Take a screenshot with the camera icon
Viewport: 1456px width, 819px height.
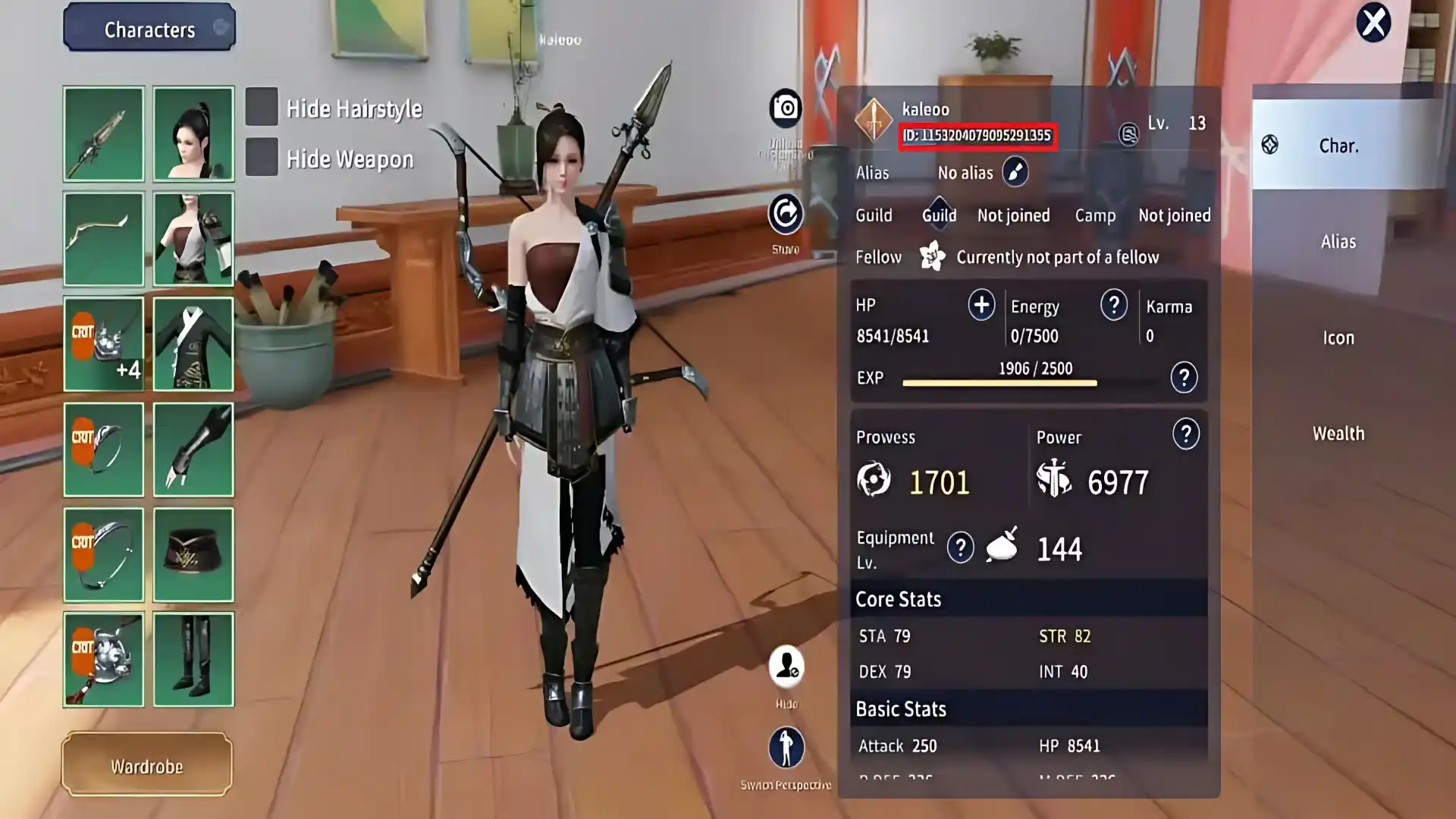(786, 108)
